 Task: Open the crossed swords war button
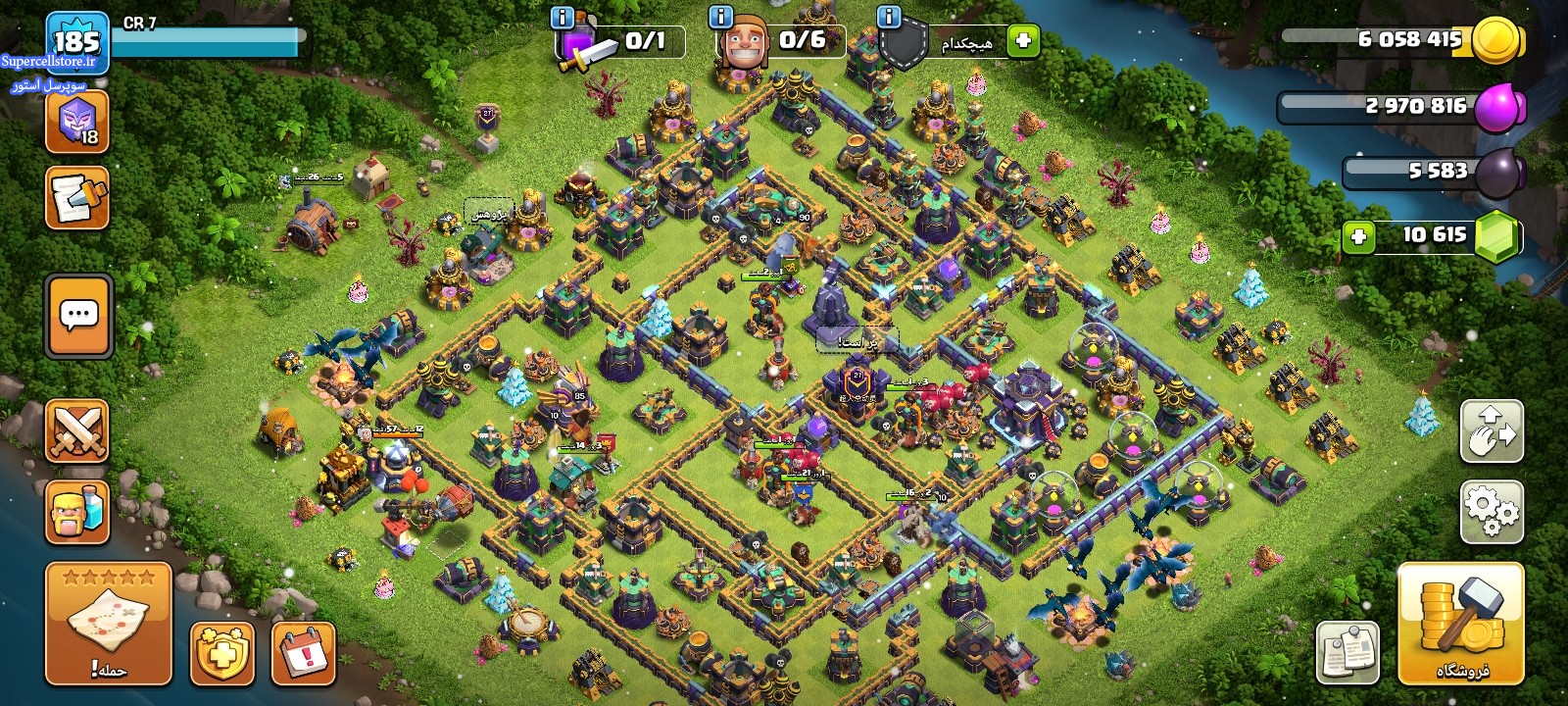coord(76,431)
